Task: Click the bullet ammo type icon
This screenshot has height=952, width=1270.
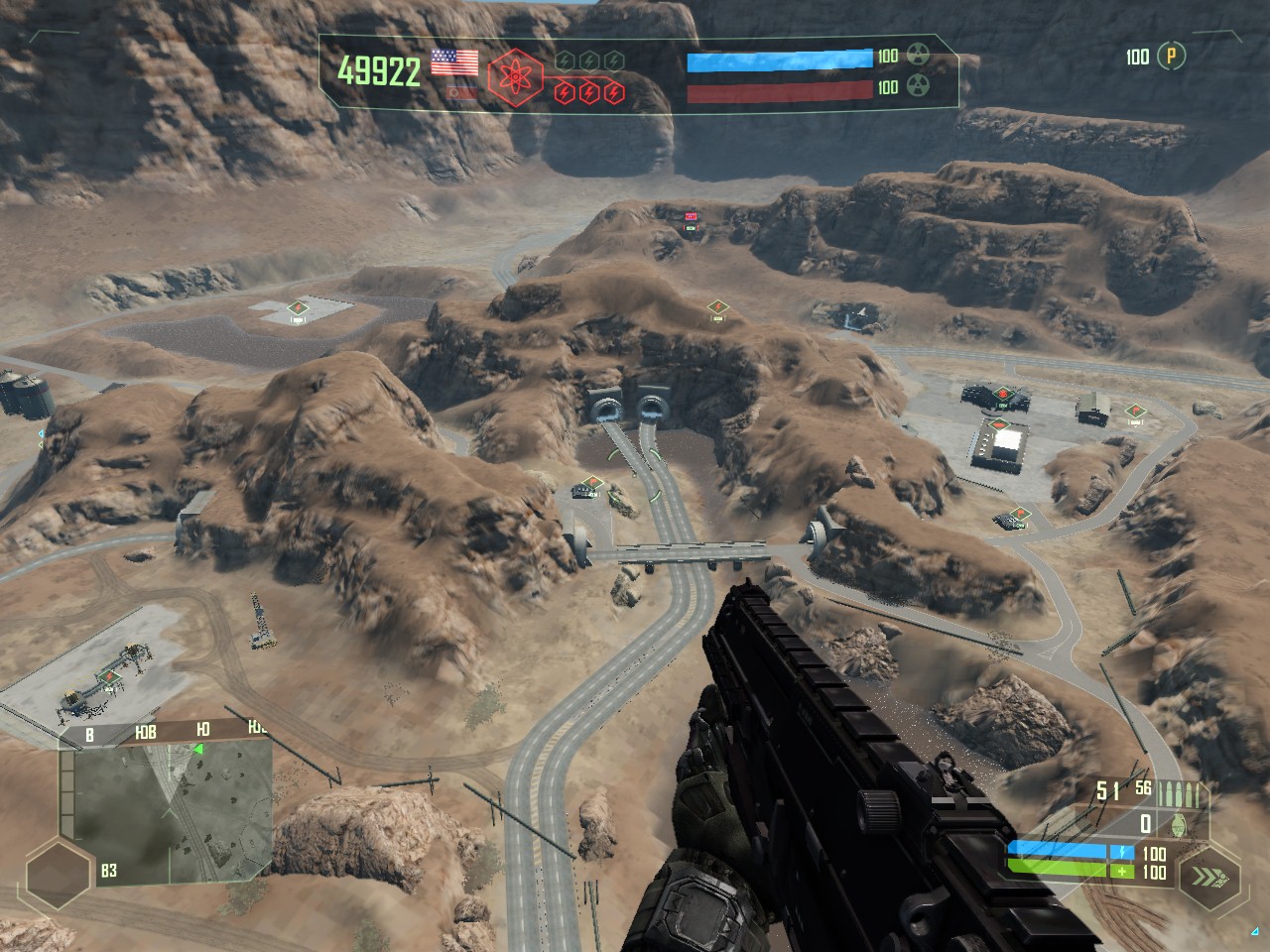Action: point(1191,792)
